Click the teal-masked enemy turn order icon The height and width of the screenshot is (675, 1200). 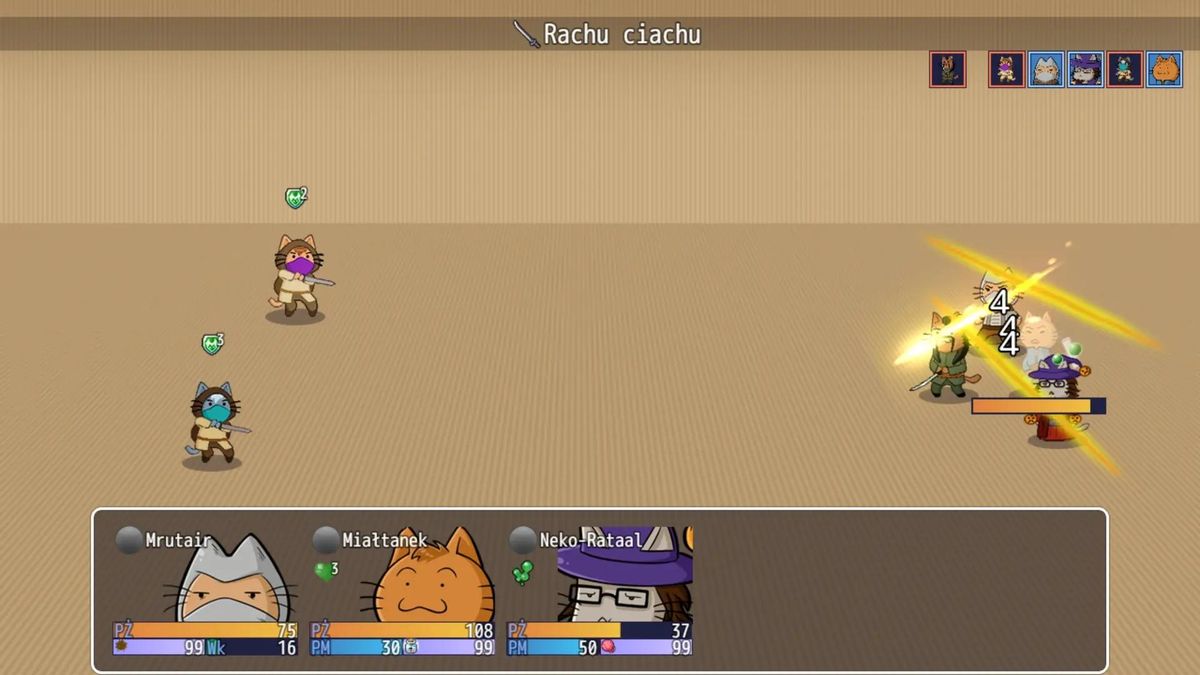pyautogui.click(x=1125, y=70)
